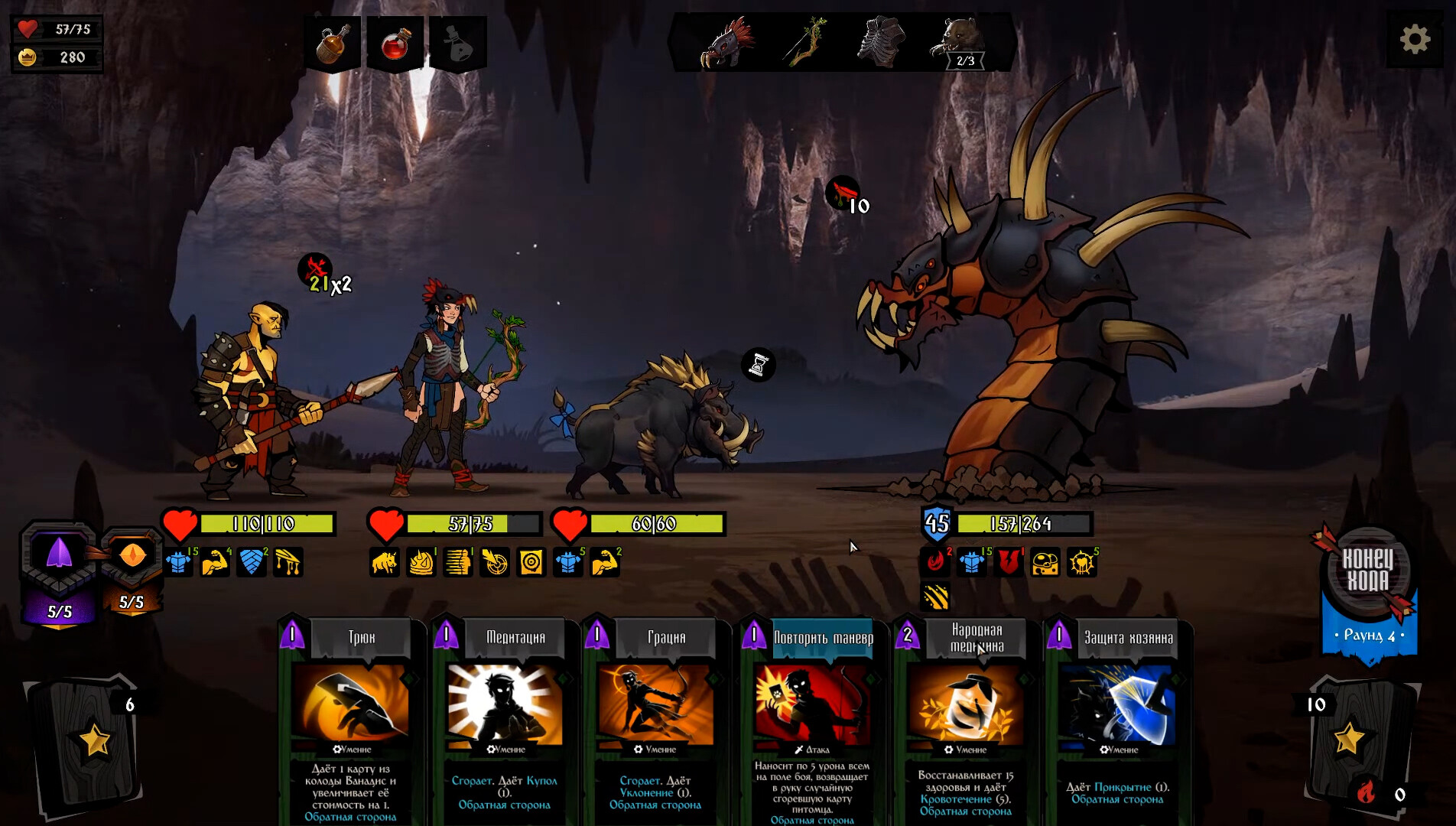1456x826 pixels.
Task: Open the gear settings menu
Action: click(1414, 39)
